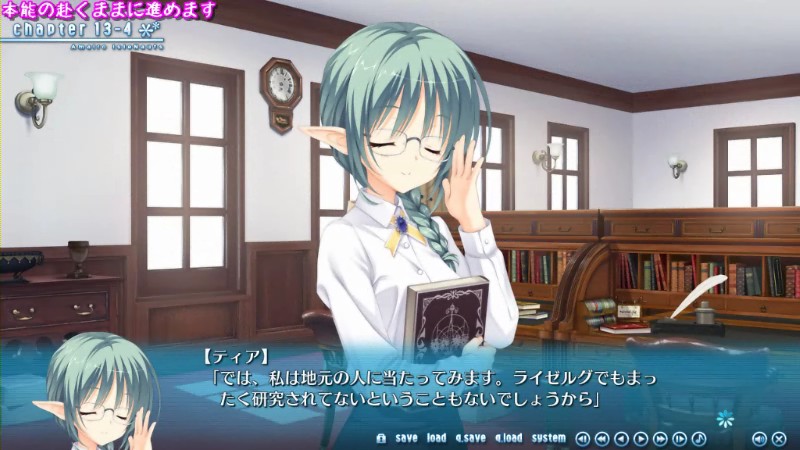Click the speaker icon beside the X button
Screen dimensions: 800x450
(759, 438)
